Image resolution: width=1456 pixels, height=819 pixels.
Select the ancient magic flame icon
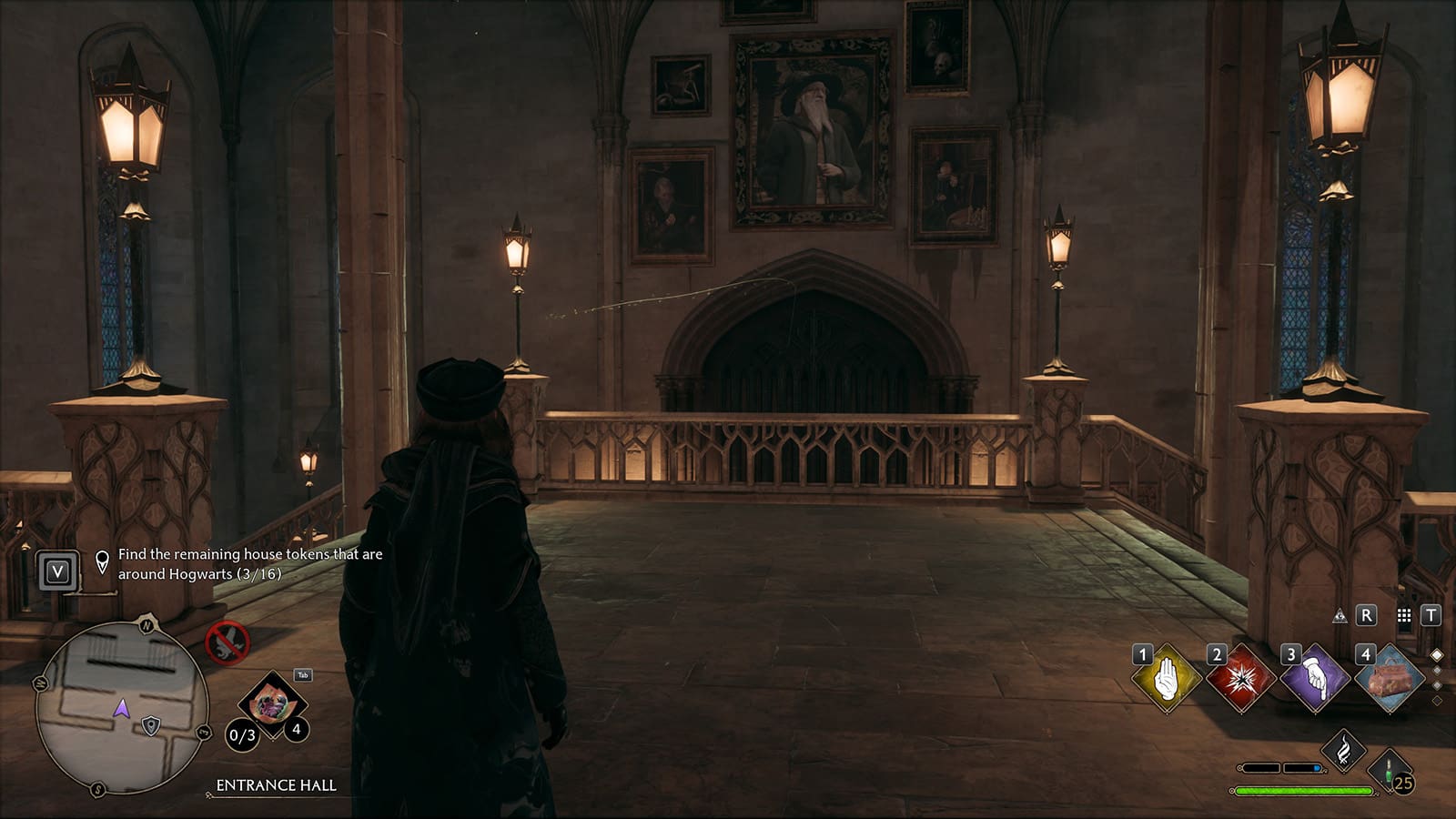pyautogui.click(x=1343, y=750)
